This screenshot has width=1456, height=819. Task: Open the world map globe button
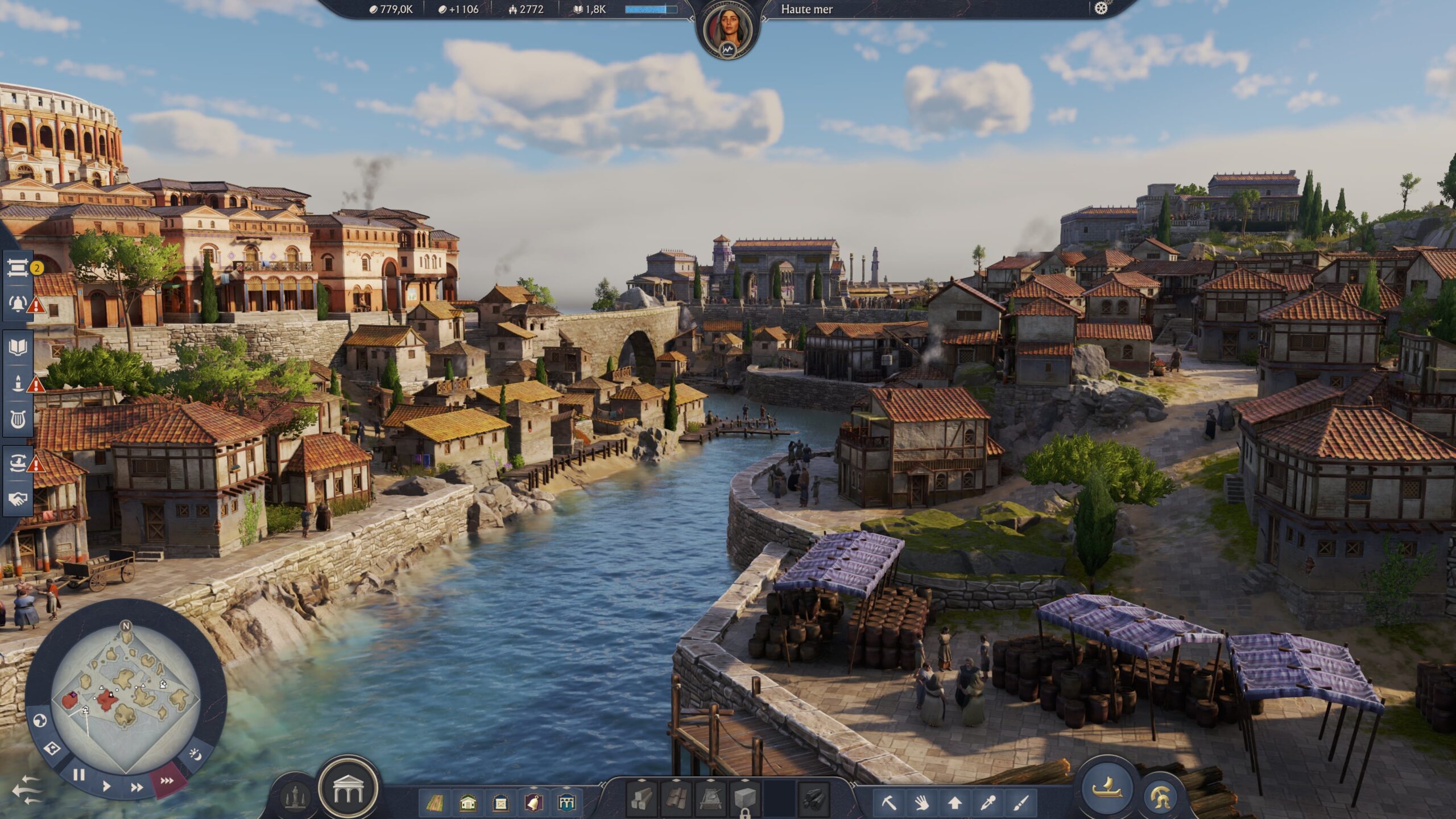40,721
